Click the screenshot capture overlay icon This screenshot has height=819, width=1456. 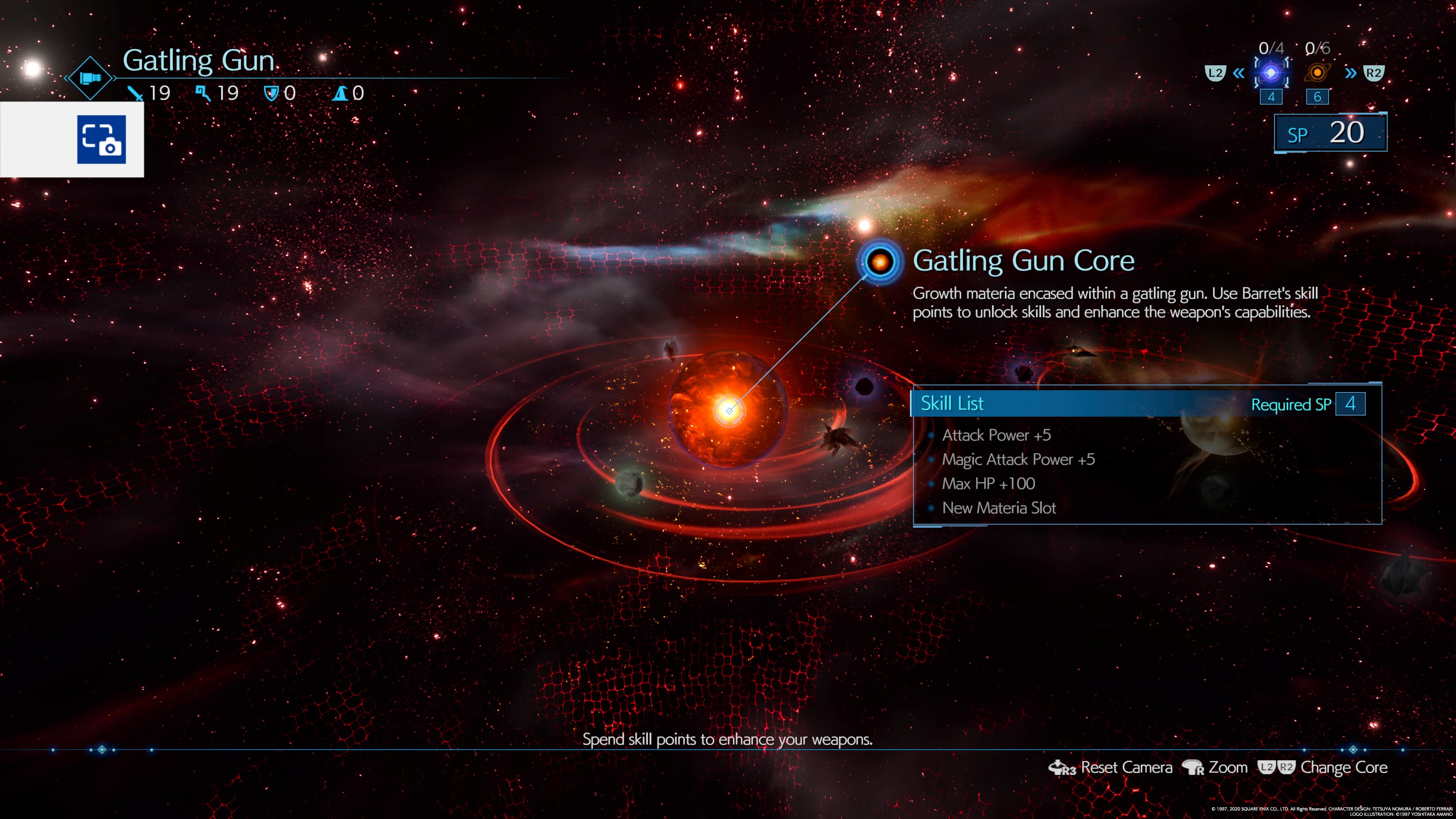click(x=102, y=140)
